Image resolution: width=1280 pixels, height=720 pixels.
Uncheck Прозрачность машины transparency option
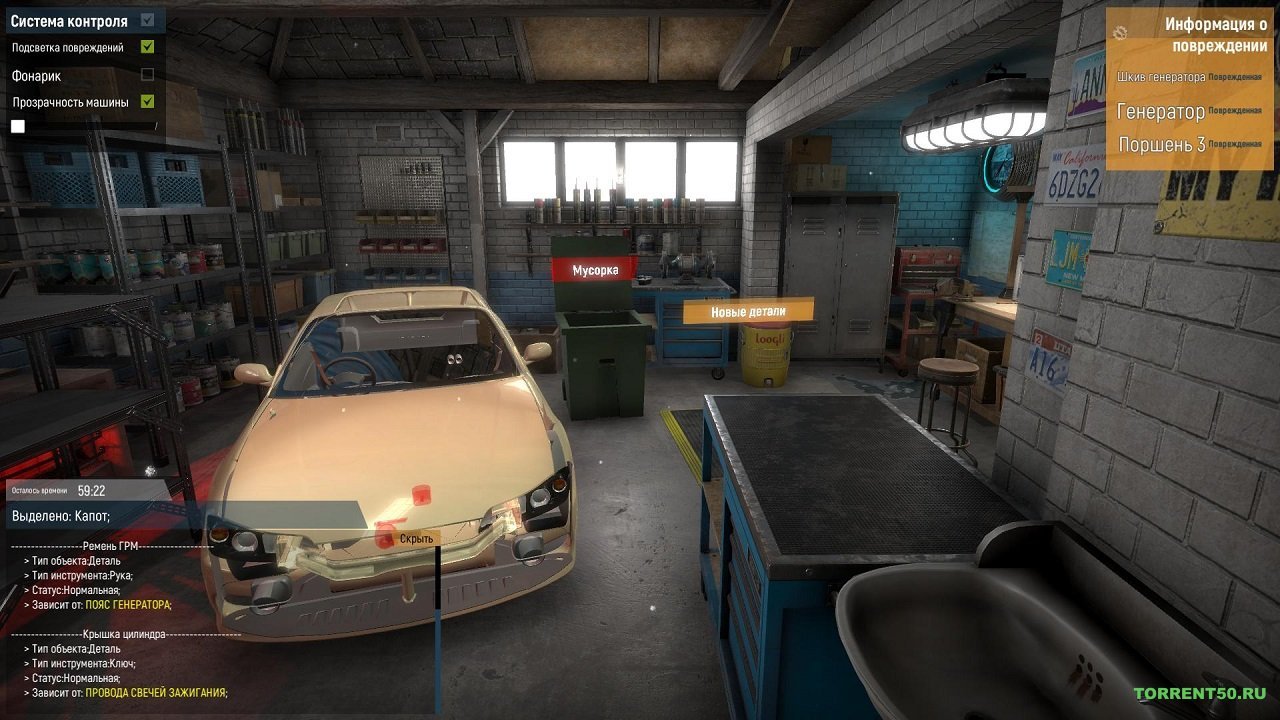point(146,100)
